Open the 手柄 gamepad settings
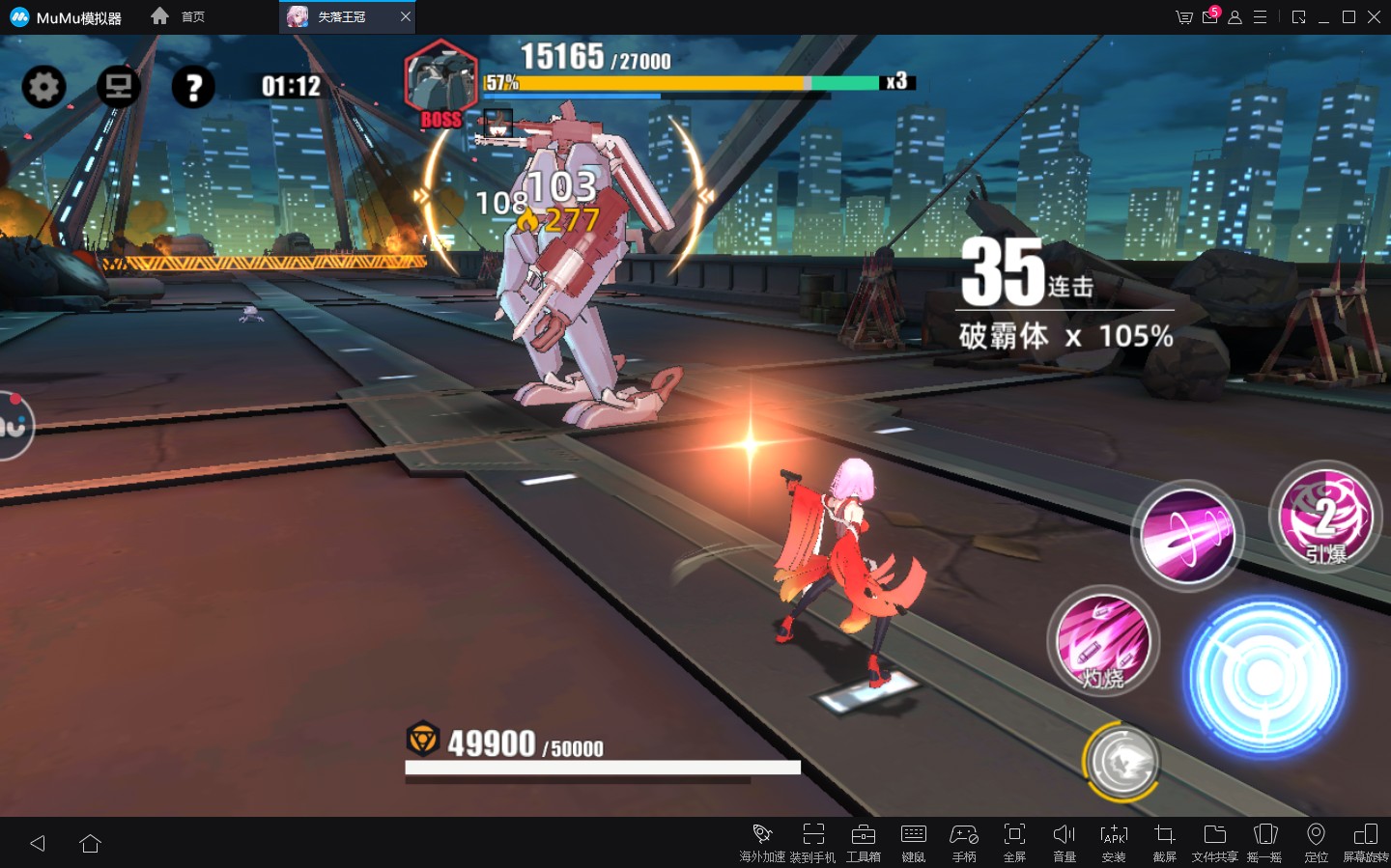Image resolution: width=1391 pixels, height=868 pixels. 964,841
